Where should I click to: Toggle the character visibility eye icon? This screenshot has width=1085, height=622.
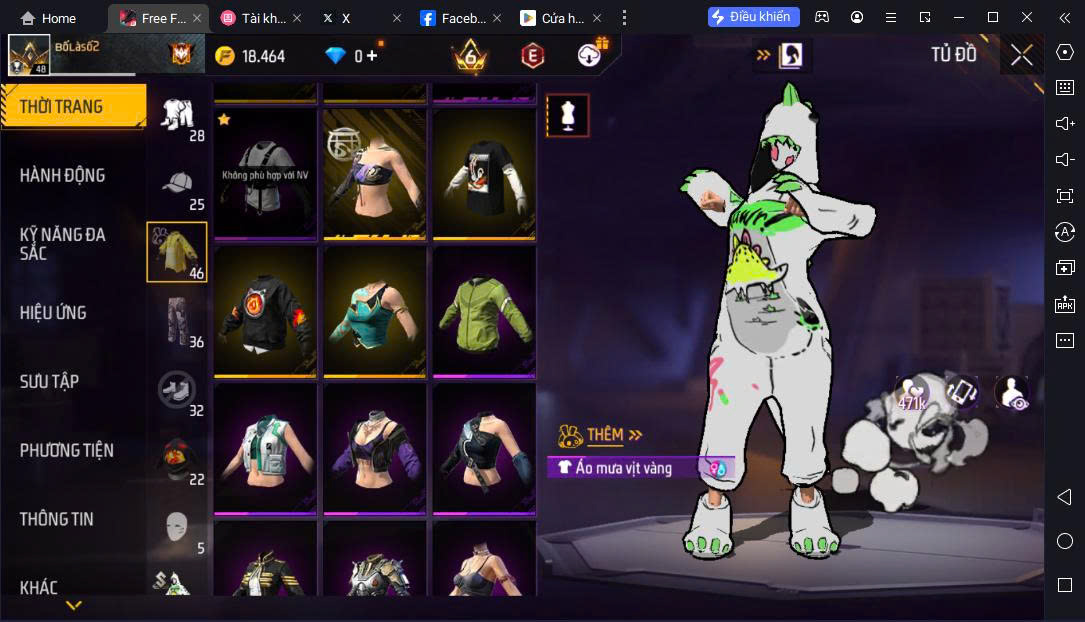pyautogui.click(x=1012, y=393)
